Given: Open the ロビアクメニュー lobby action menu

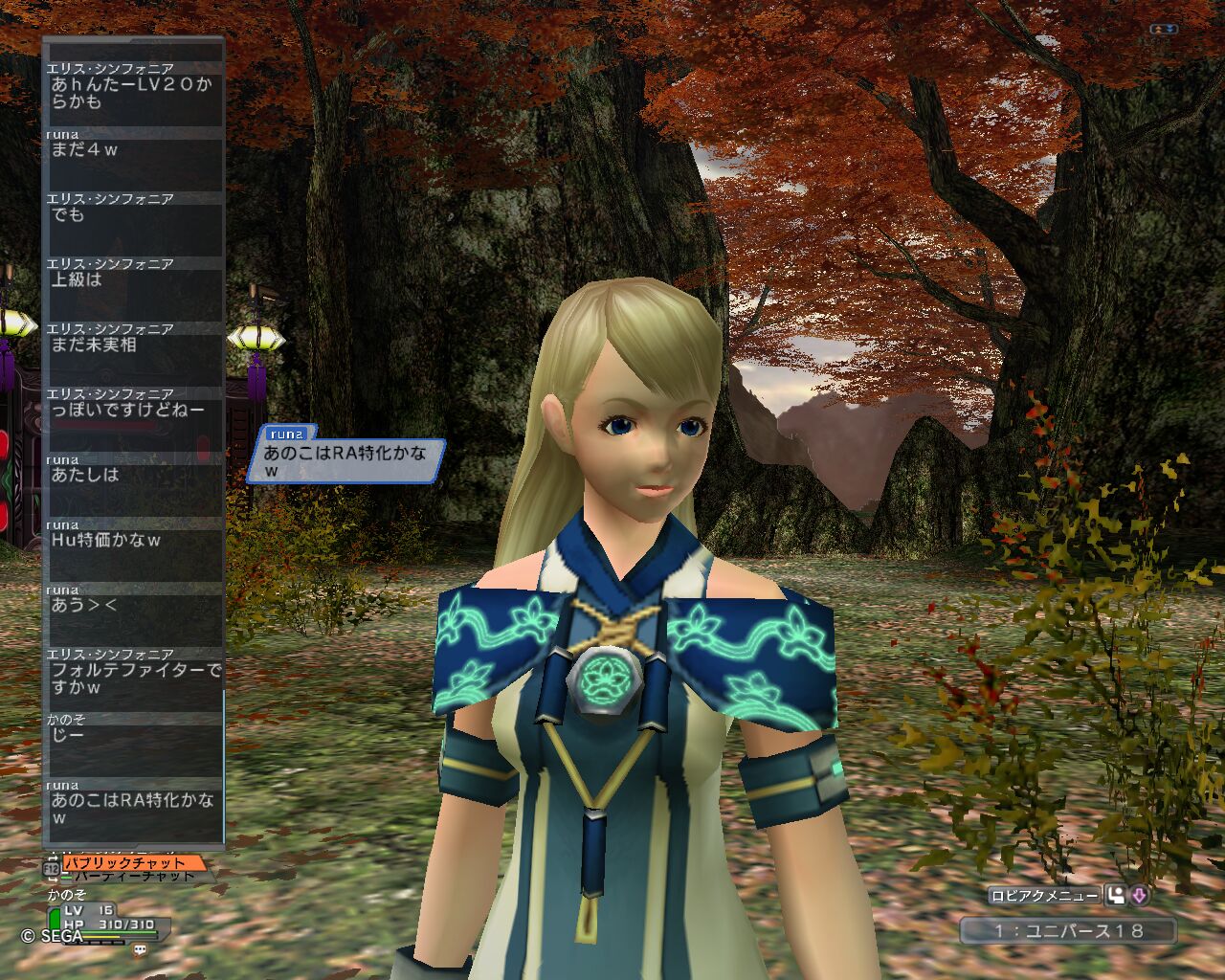Looking at the screenshot, I should coord(1044,896).
